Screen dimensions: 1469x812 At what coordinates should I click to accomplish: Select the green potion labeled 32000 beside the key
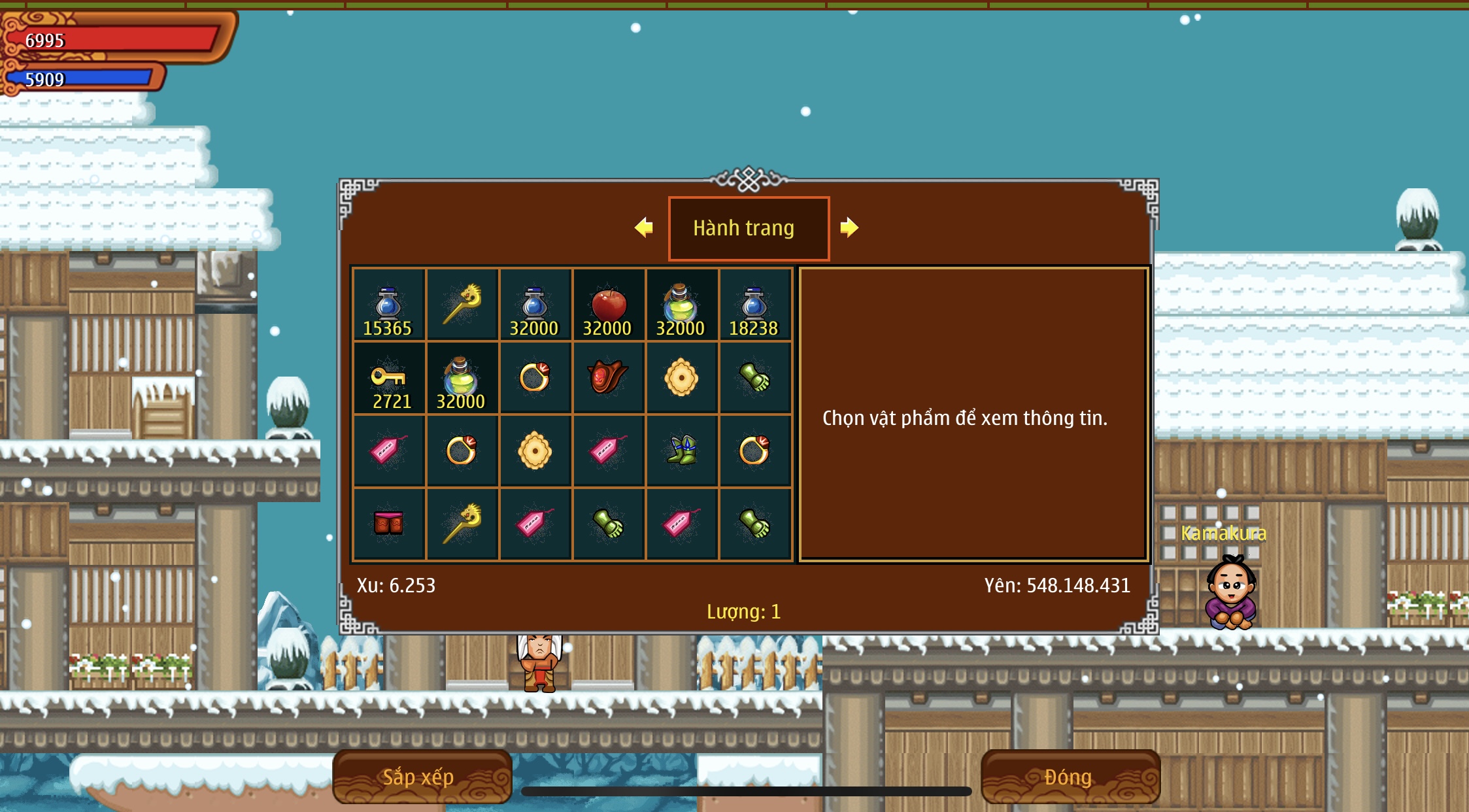click(462, 379)
